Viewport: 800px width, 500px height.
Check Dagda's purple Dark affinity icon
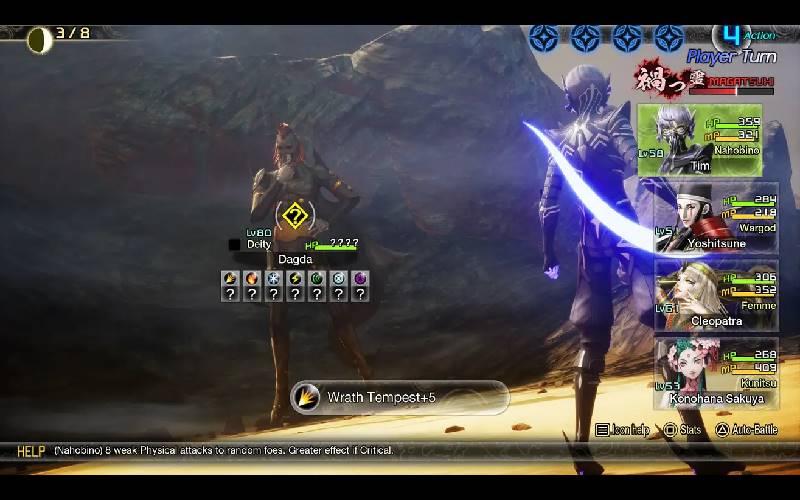point(360,278)
